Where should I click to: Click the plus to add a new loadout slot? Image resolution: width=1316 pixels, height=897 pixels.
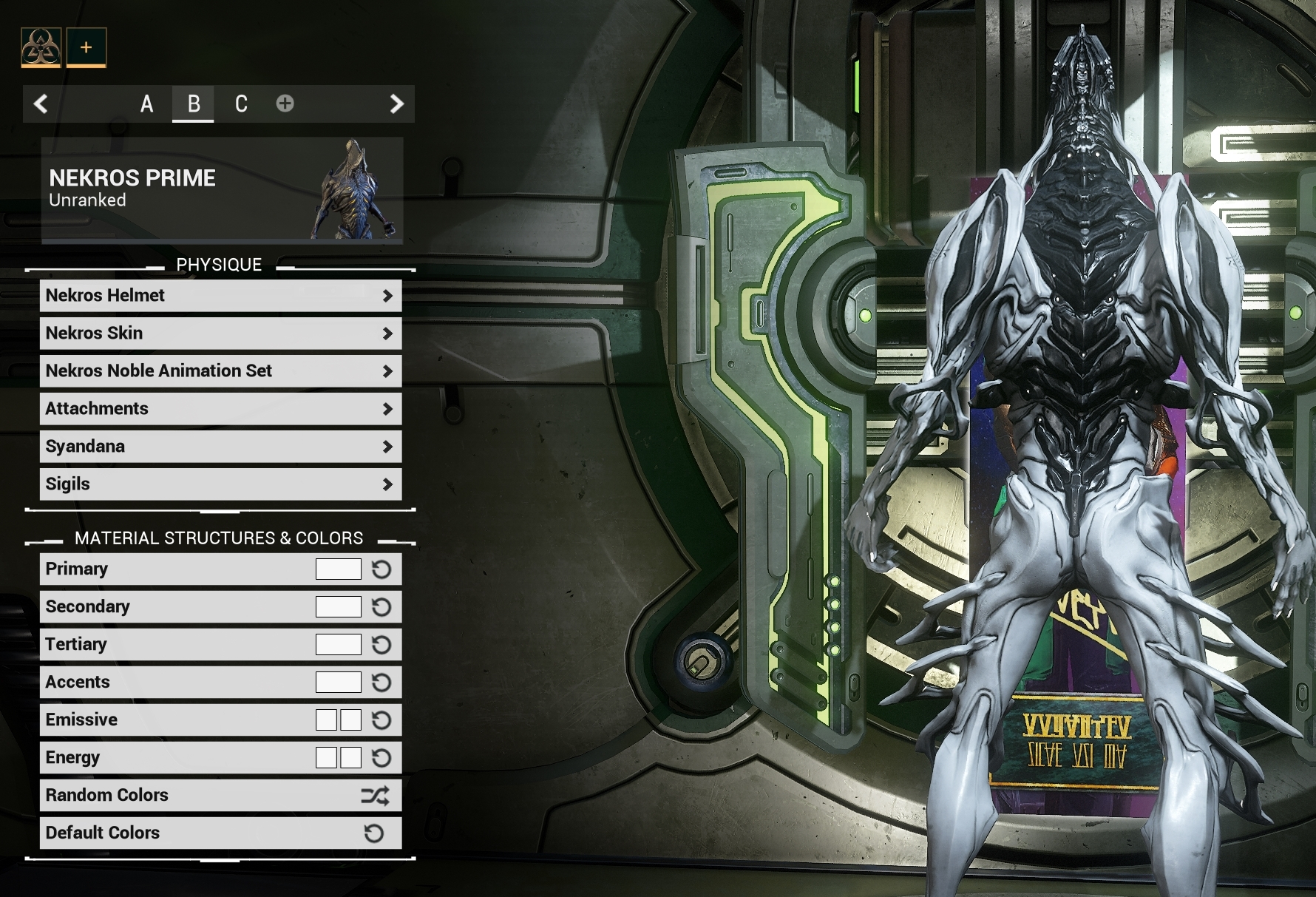(285, 104)
